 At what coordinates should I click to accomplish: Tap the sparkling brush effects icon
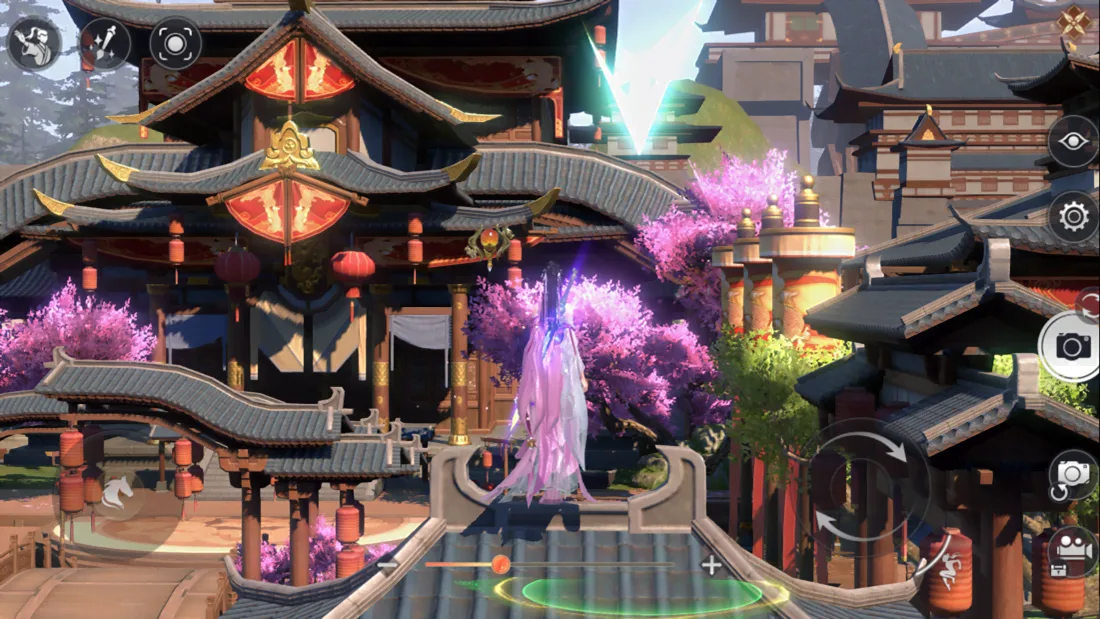pyautogui.click(x=105, y=43)
